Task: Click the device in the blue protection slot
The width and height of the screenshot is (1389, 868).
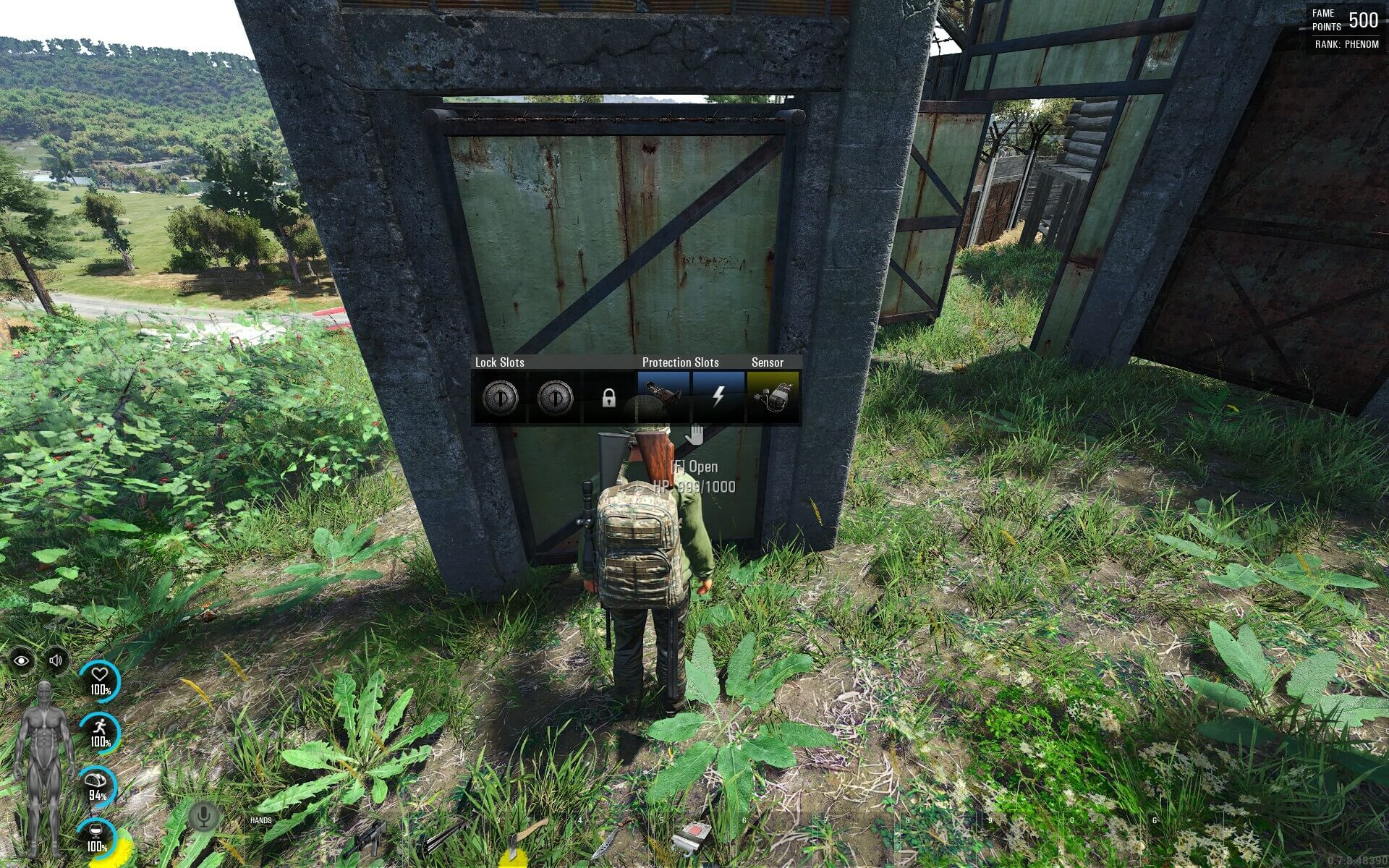Action: 663,396
